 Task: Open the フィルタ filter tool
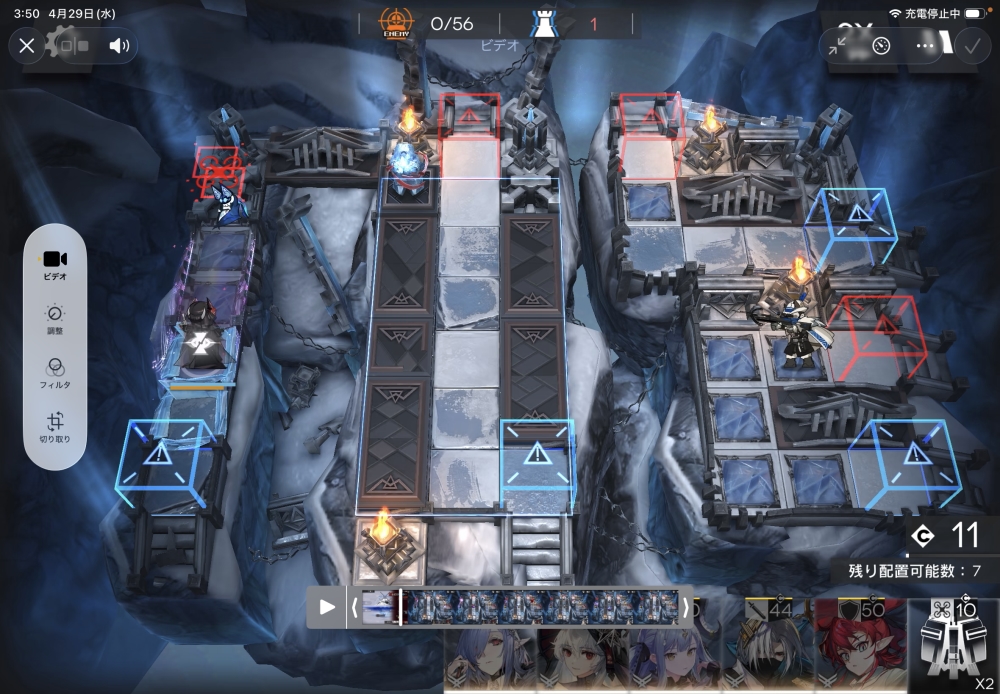pyautogui.click(x=55, y=374)
